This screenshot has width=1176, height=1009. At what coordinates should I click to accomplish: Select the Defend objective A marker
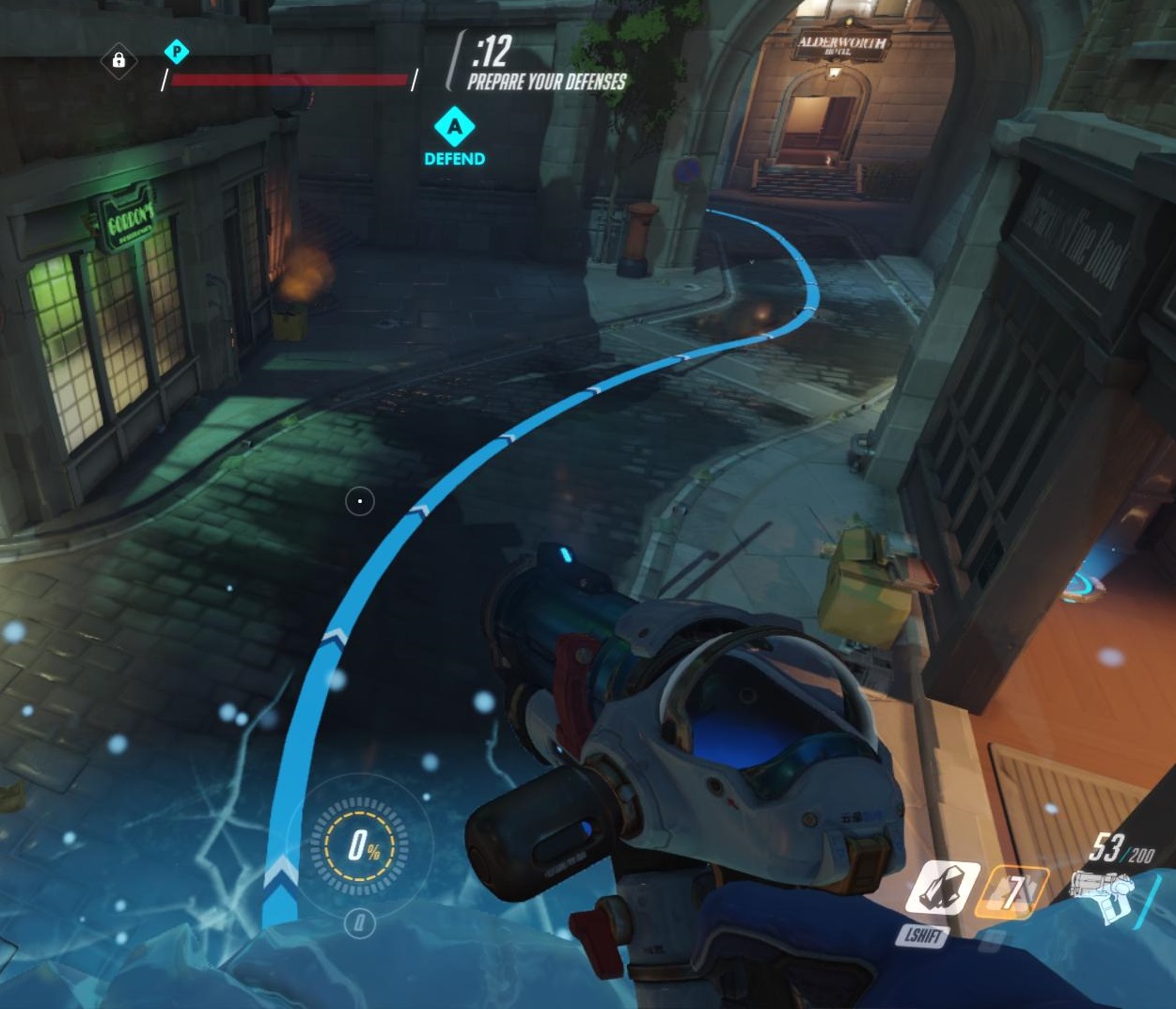455,126
